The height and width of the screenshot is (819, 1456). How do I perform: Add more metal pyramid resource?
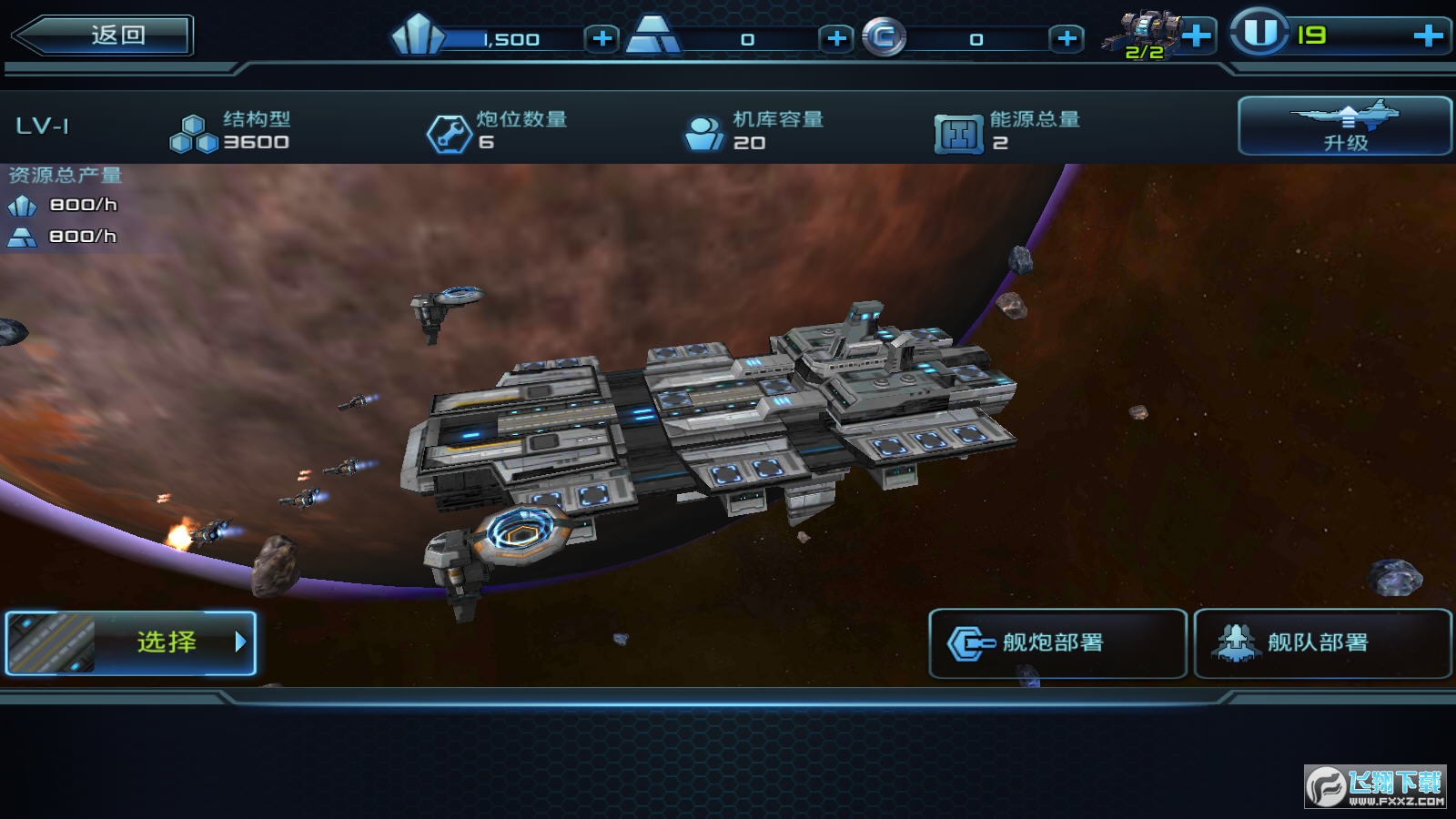pos(836,38)
